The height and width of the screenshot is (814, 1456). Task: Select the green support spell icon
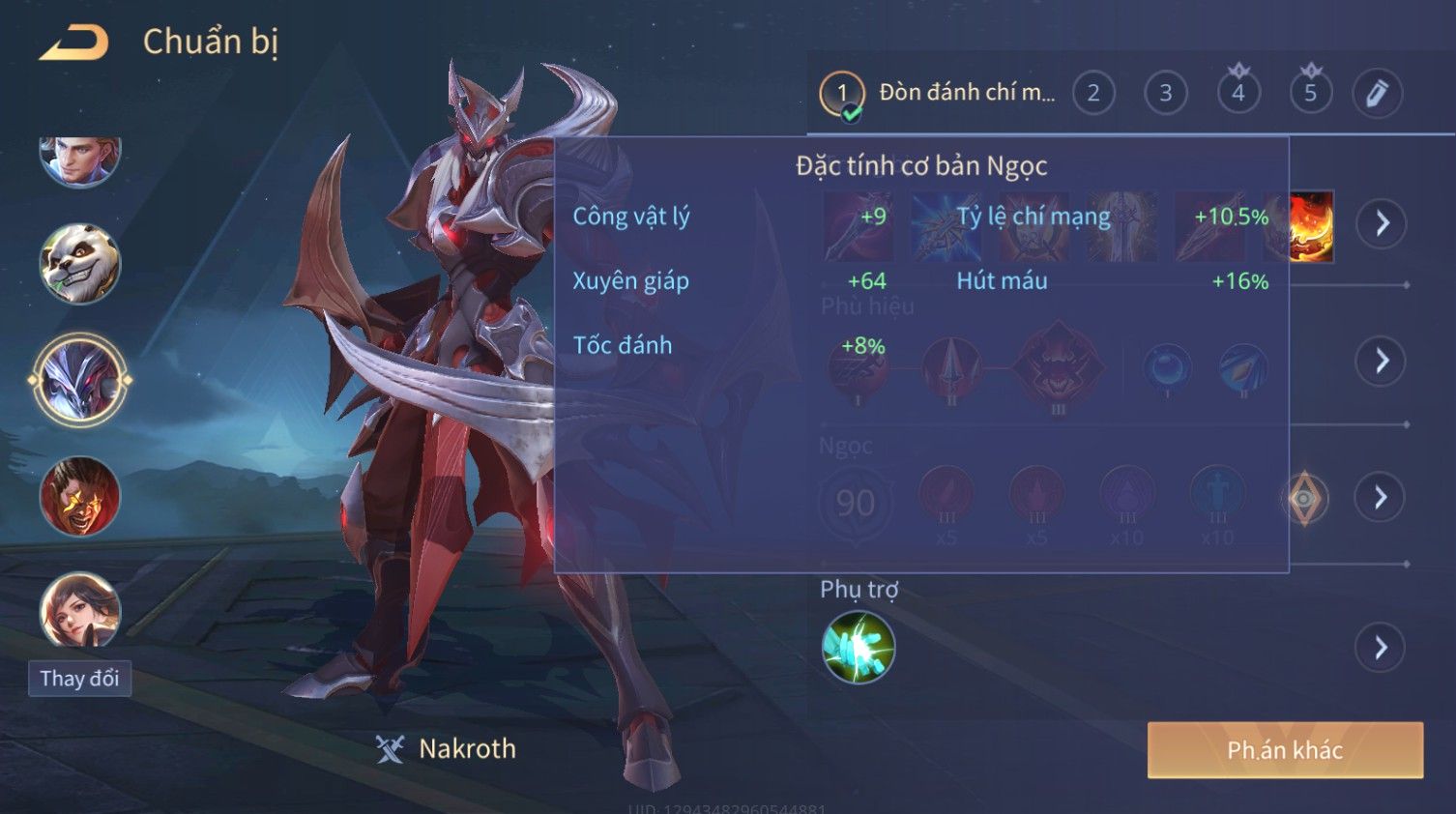tap(858, 648)
